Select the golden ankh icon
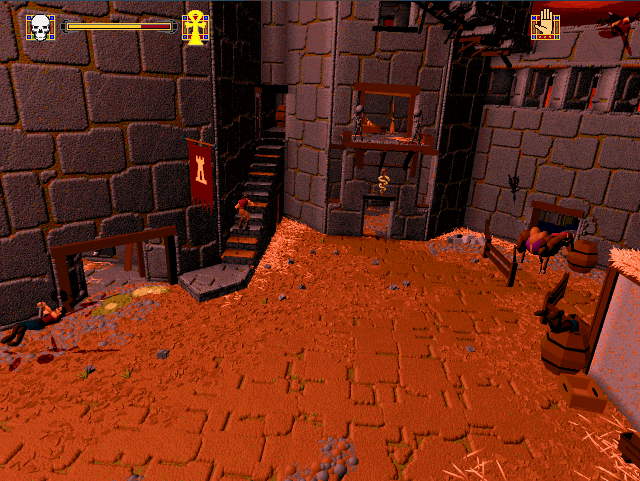This screenshot has height=481, width=640. pos(196,27)
